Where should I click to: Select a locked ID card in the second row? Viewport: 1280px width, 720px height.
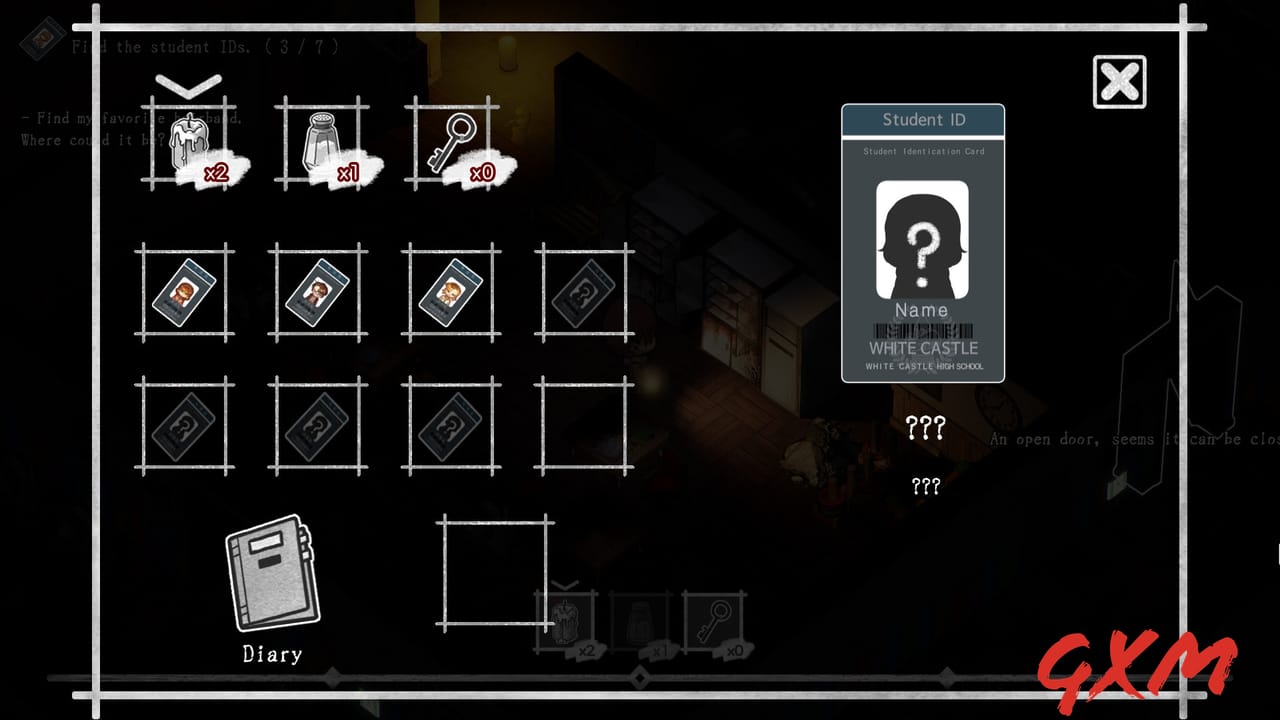pos(185,425)
